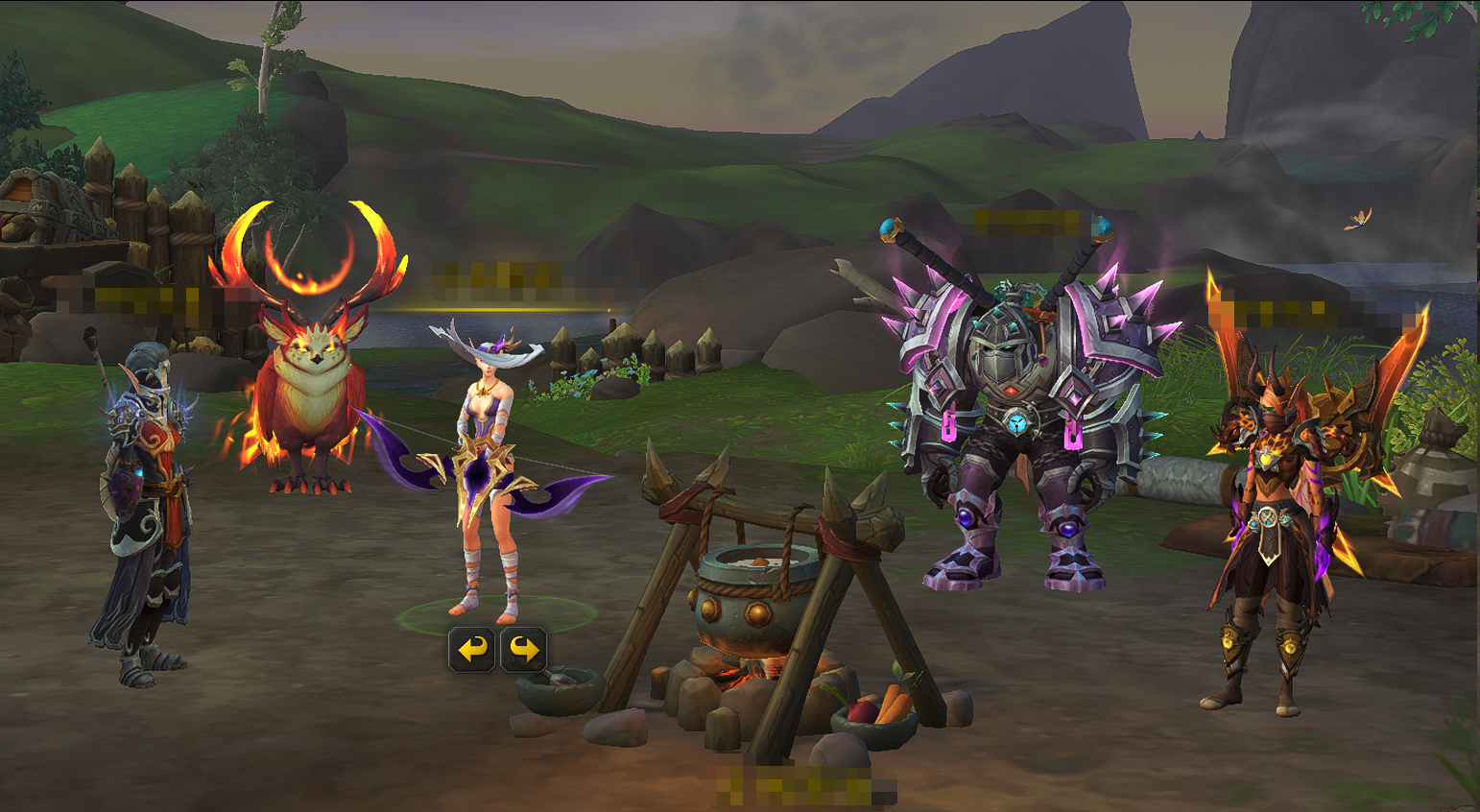The image size is (1480, 812).
Task: Rotate the selected character left
Action: click(x=471, y=650)
